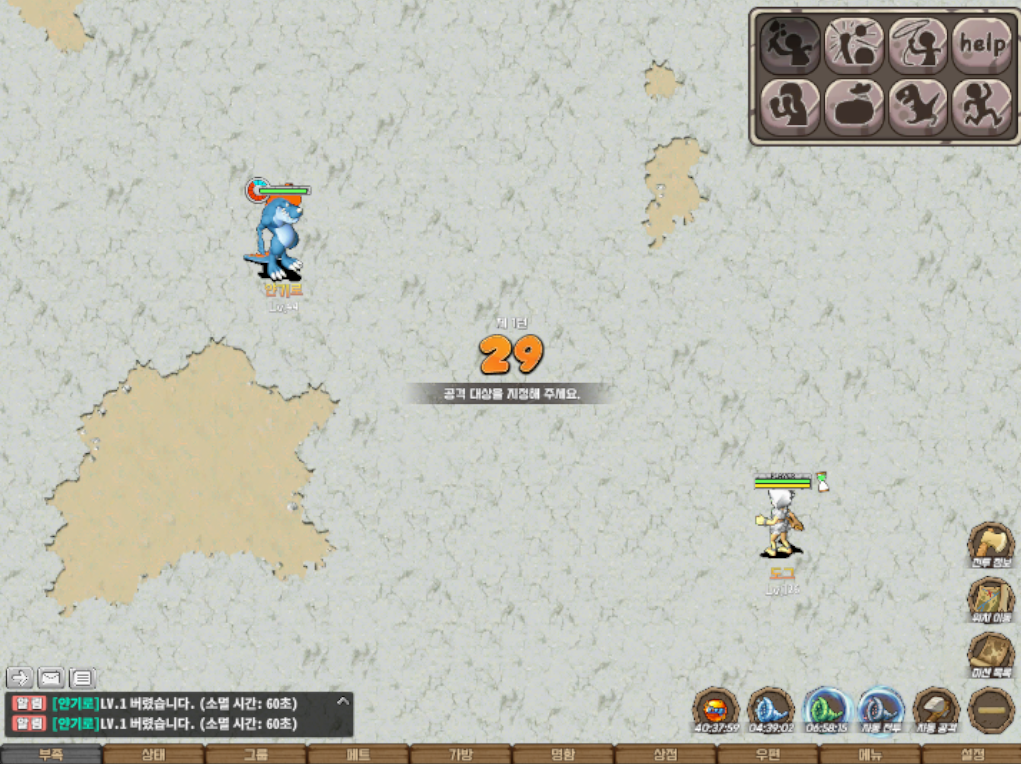This screenshot has height=764, width=1021.
Task: Click the envelope icon above chat
Action: [x=51, y=678]
